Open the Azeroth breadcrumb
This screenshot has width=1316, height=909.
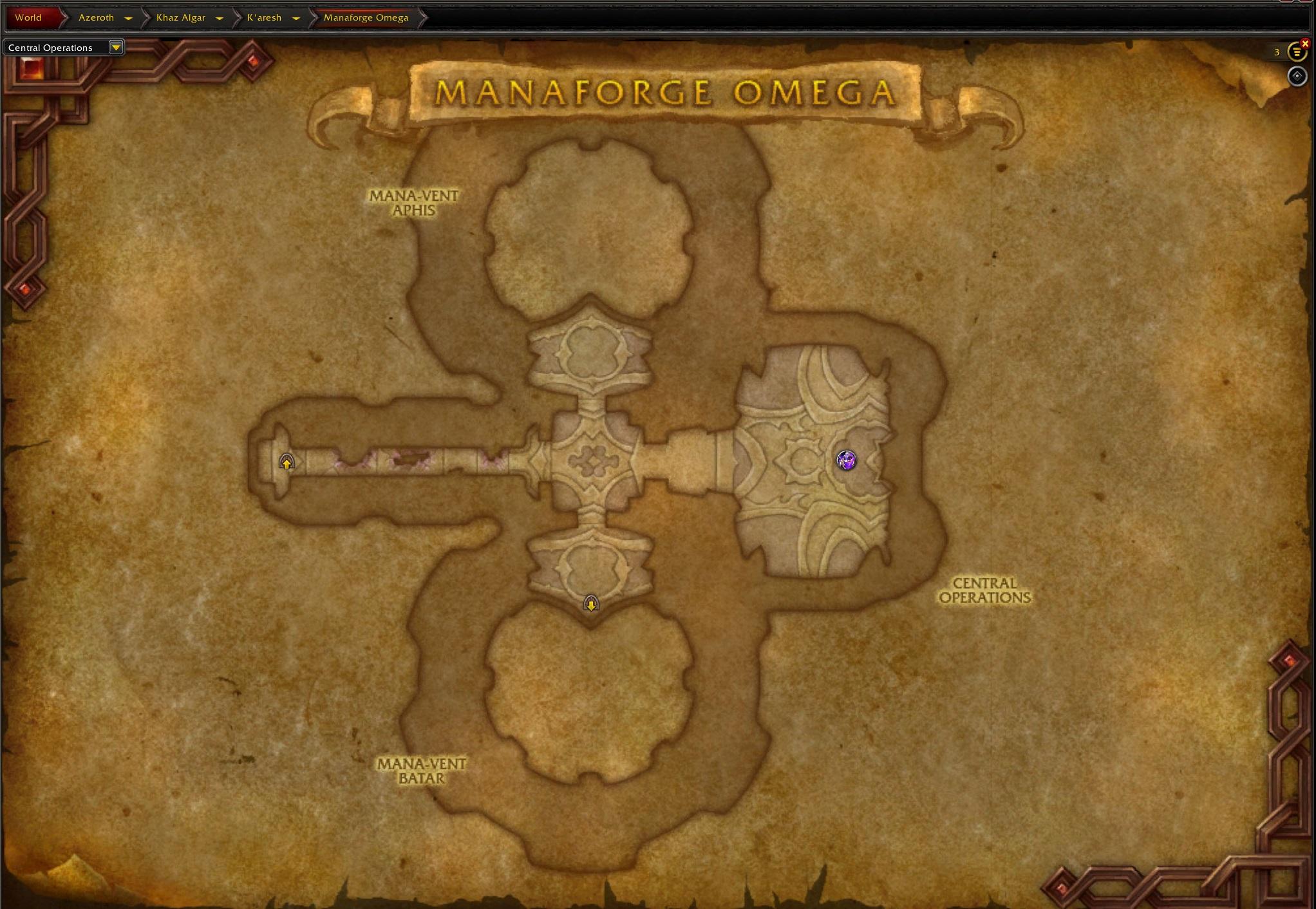click(x=96, y=17)
